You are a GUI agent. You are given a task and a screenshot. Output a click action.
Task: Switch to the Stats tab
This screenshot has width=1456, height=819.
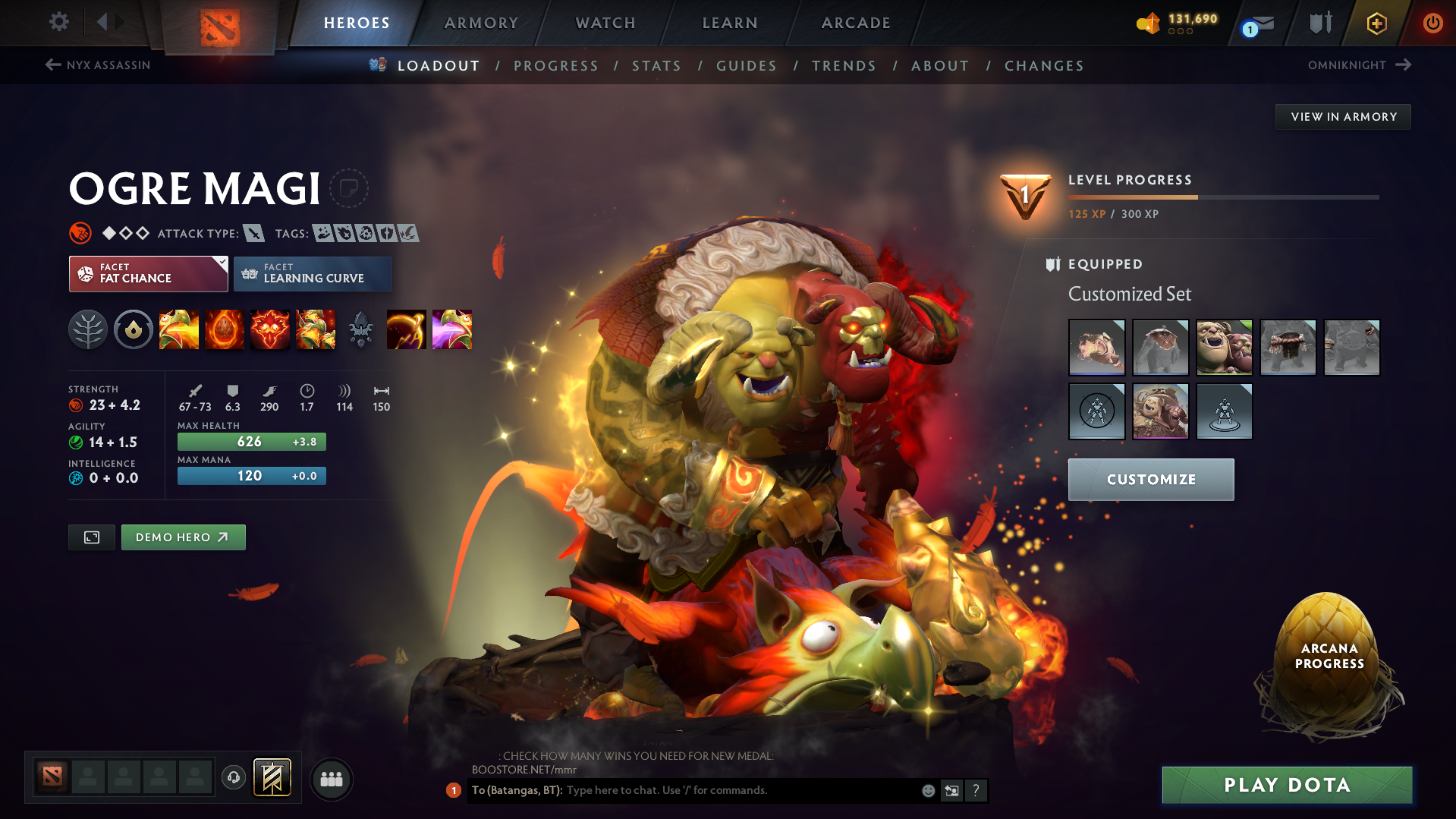point(657,66)
